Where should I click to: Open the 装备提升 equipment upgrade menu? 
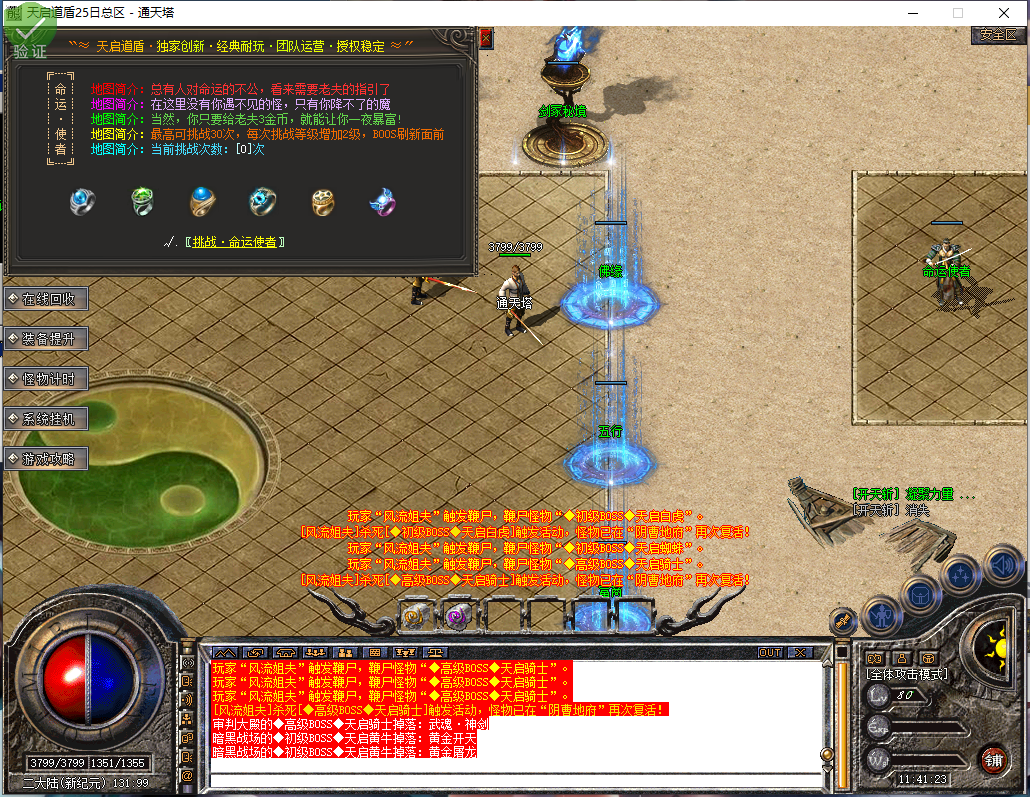click(x=47, y=339)
